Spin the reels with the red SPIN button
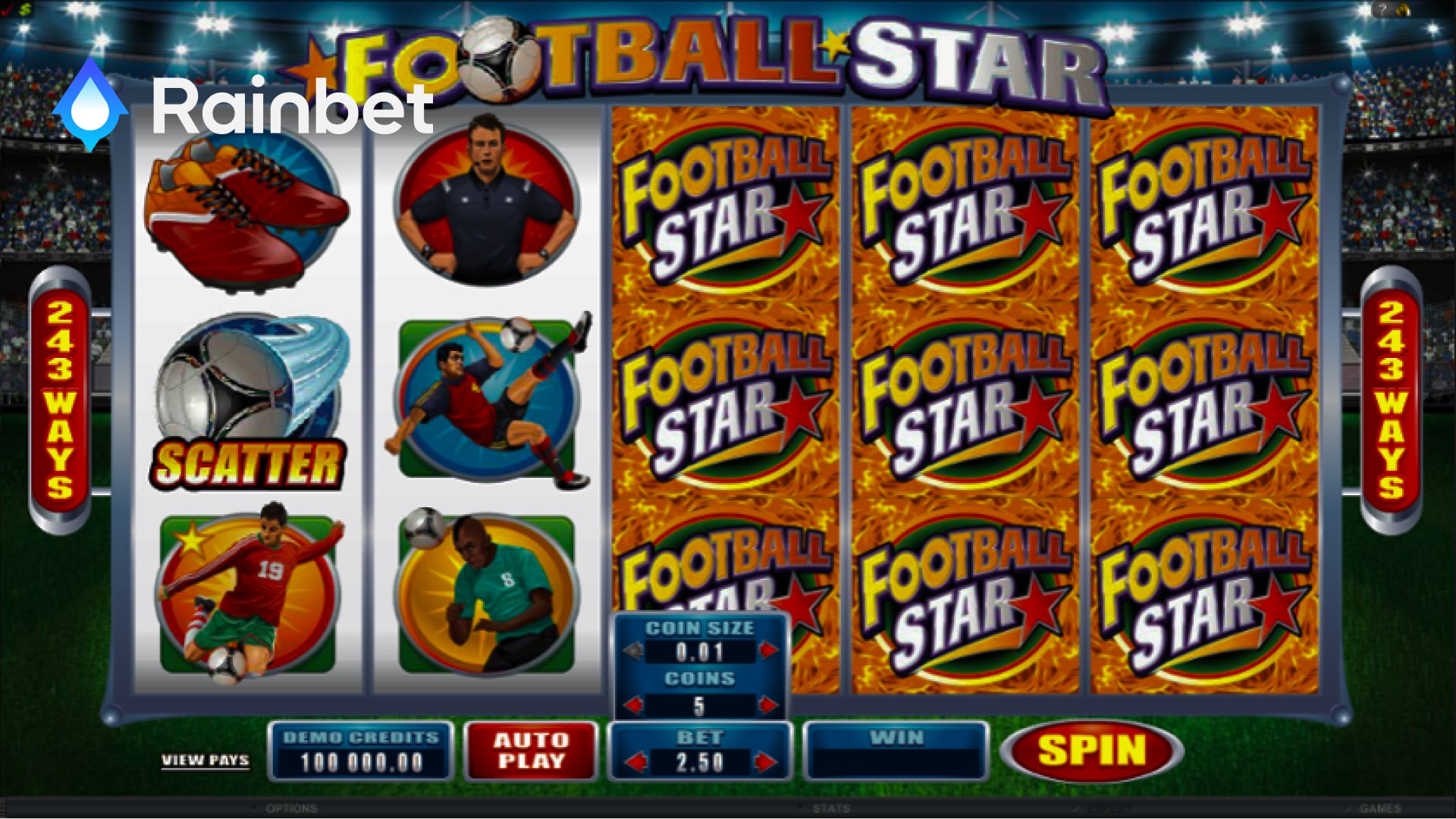This screenshot has height=819, width=1456. [1091, 750]
